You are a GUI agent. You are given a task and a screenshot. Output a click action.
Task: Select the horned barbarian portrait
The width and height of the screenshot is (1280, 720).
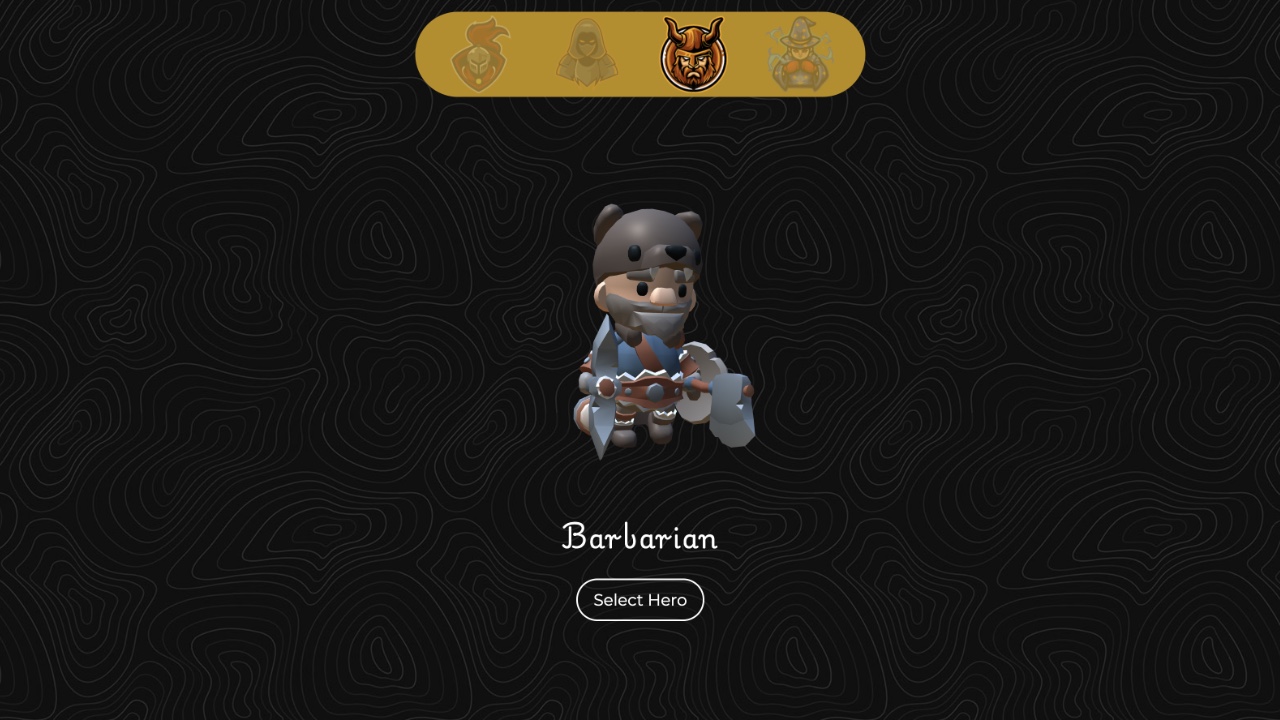(693, 55)
